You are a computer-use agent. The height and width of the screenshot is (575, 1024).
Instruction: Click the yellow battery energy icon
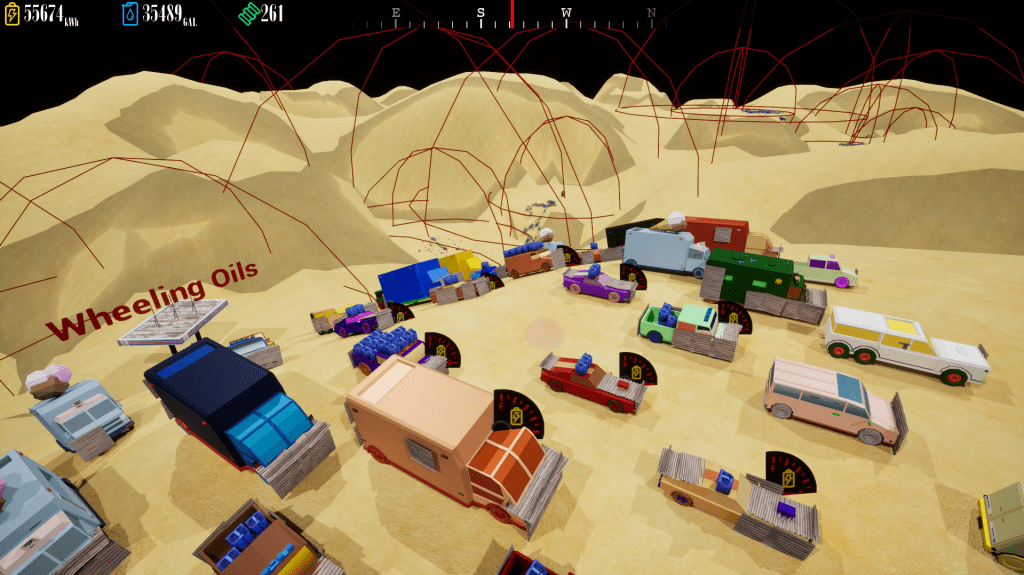[12, 14]
